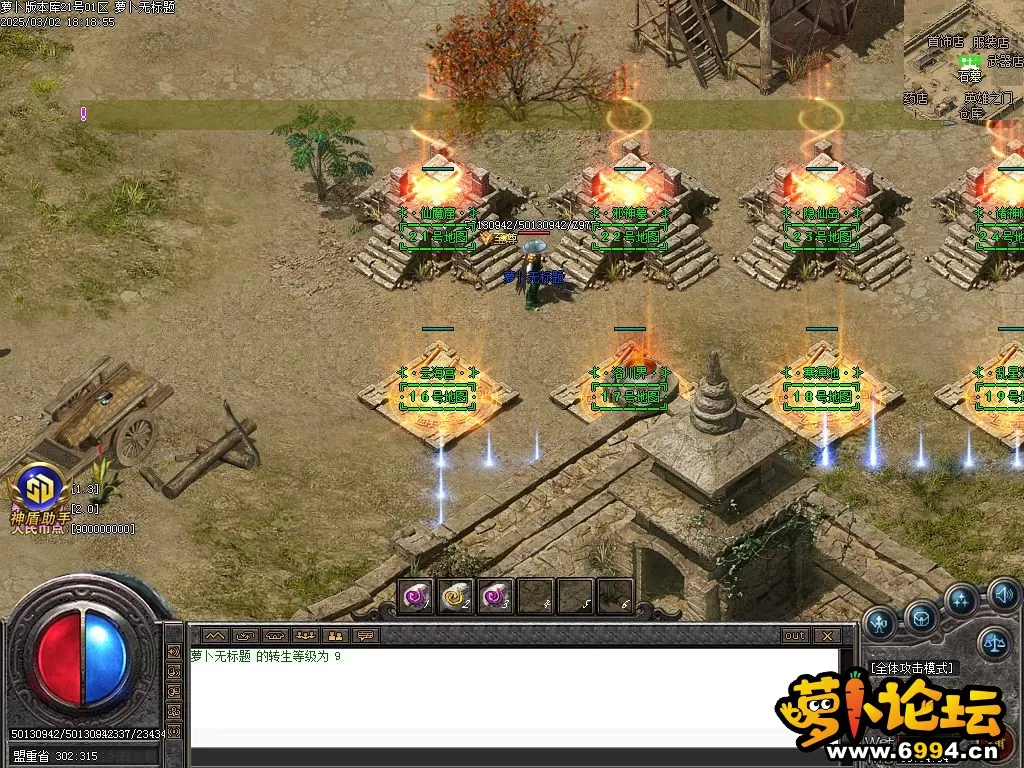Open the trade scales round button
The height and width of the screenshot is (768, 1024).
pos(993,643)
